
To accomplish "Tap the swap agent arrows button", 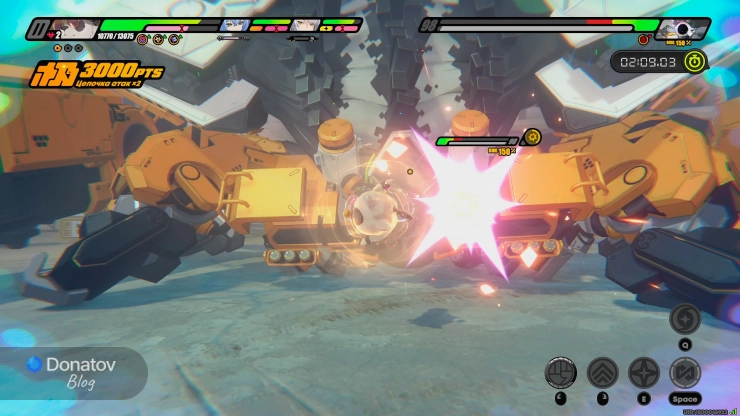I will tap(685, 373).
